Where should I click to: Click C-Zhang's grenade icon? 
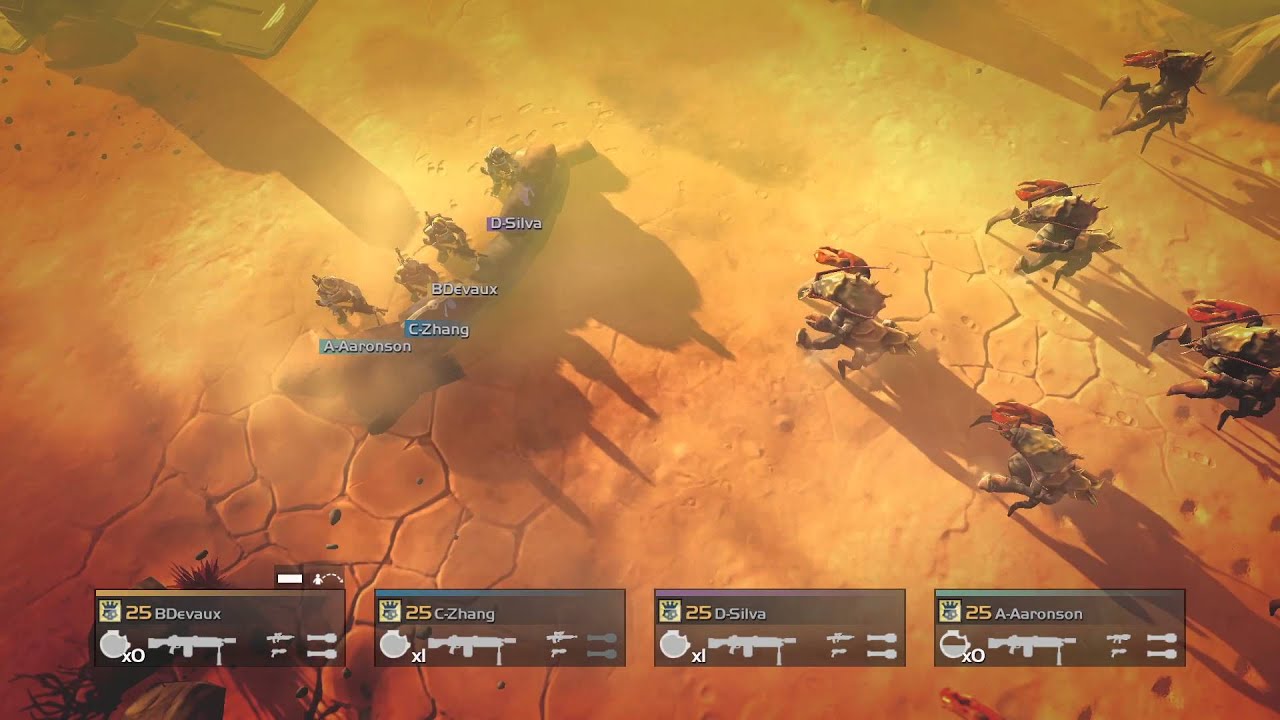tap(393, 645)
